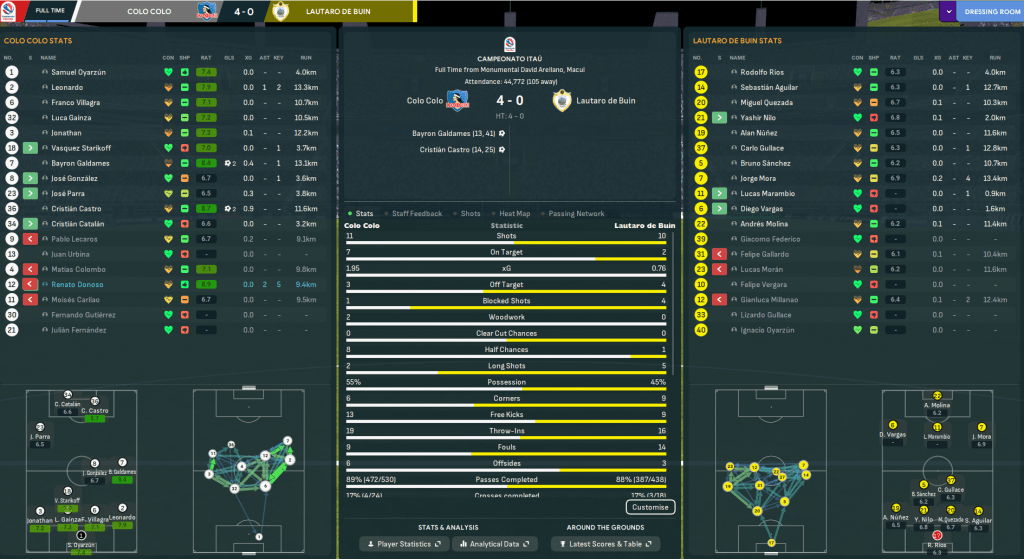Select Samuel Oyarzún in Colo Colo list
Screen dimensions: 1024x559
(x=78, y=73)
